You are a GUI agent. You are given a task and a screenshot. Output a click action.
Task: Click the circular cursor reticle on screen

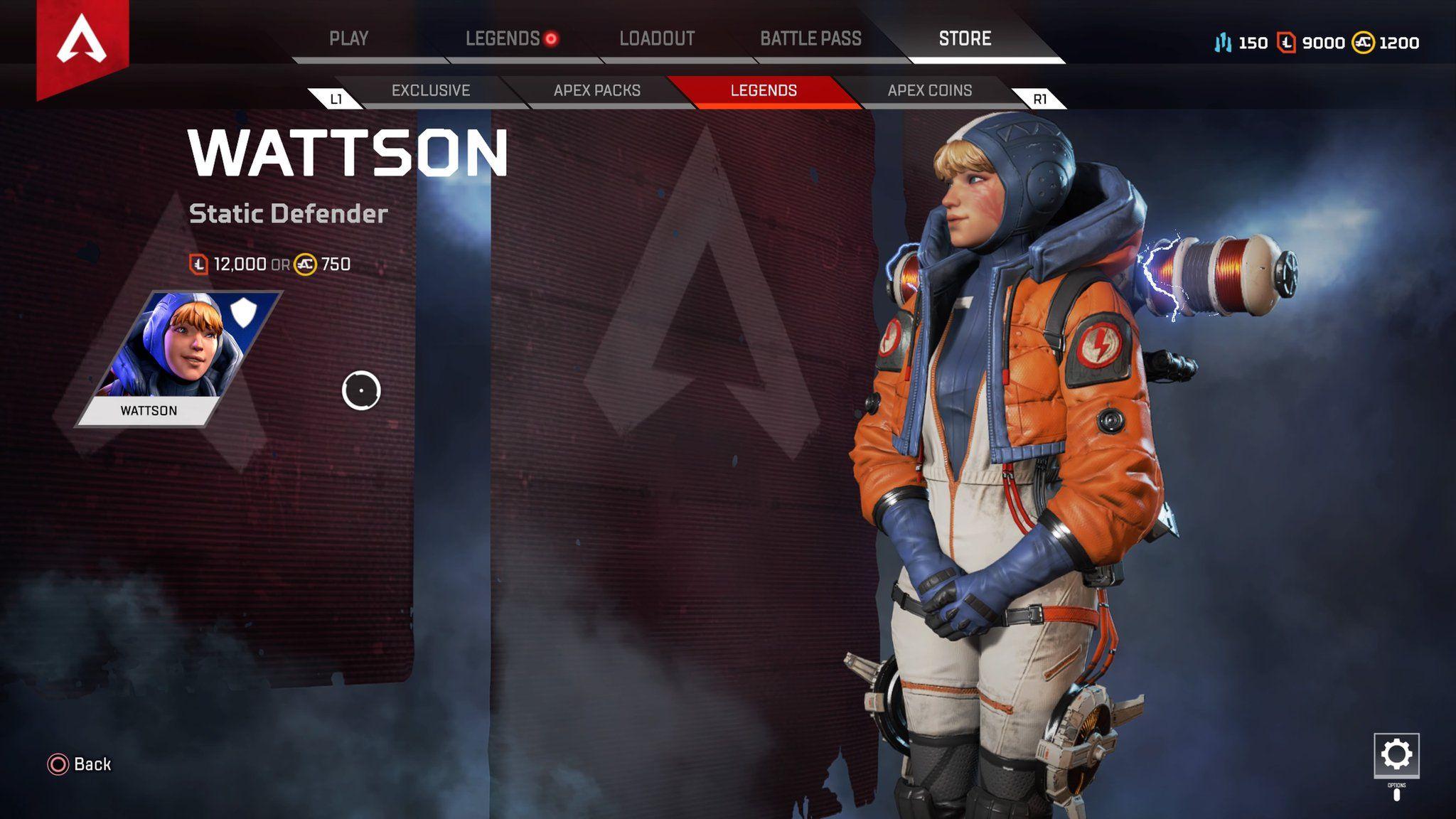pyautogui.click(x=361, y=390)
